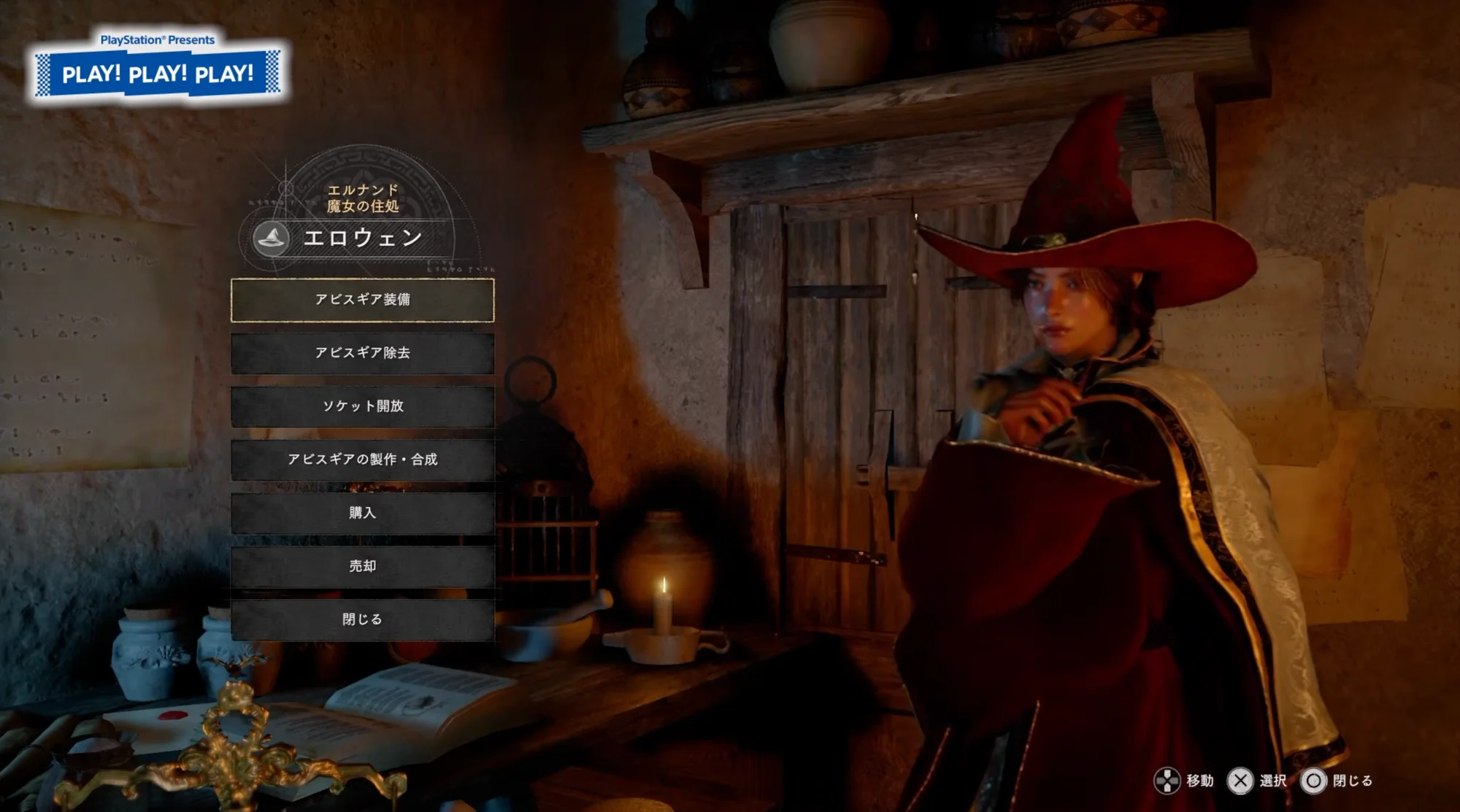
Task: Open アビスギアの製作・合成 crafting menu
Action: 362,460
